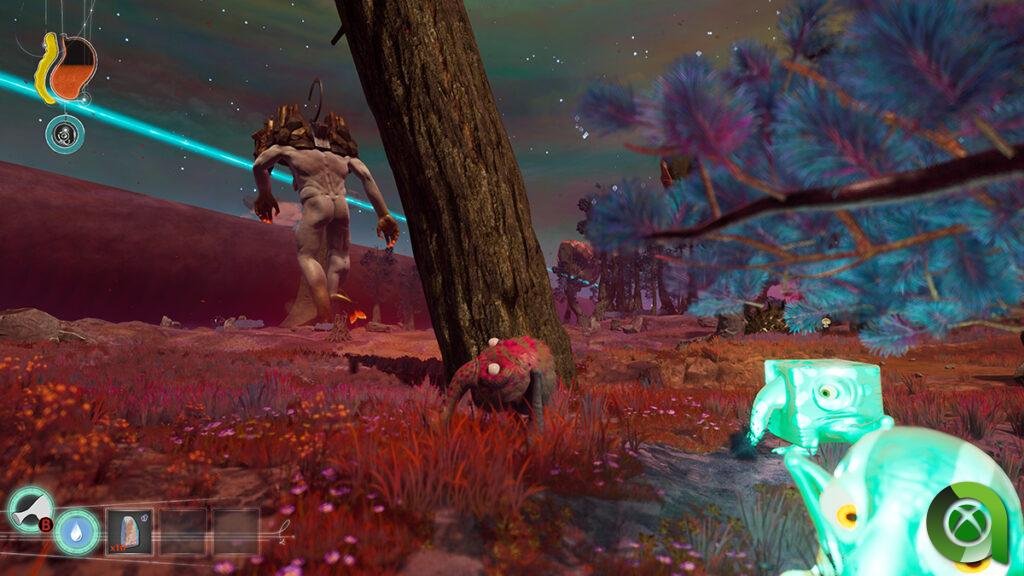
Task: Select the white horn tool icon
Action: pos(29,506)
